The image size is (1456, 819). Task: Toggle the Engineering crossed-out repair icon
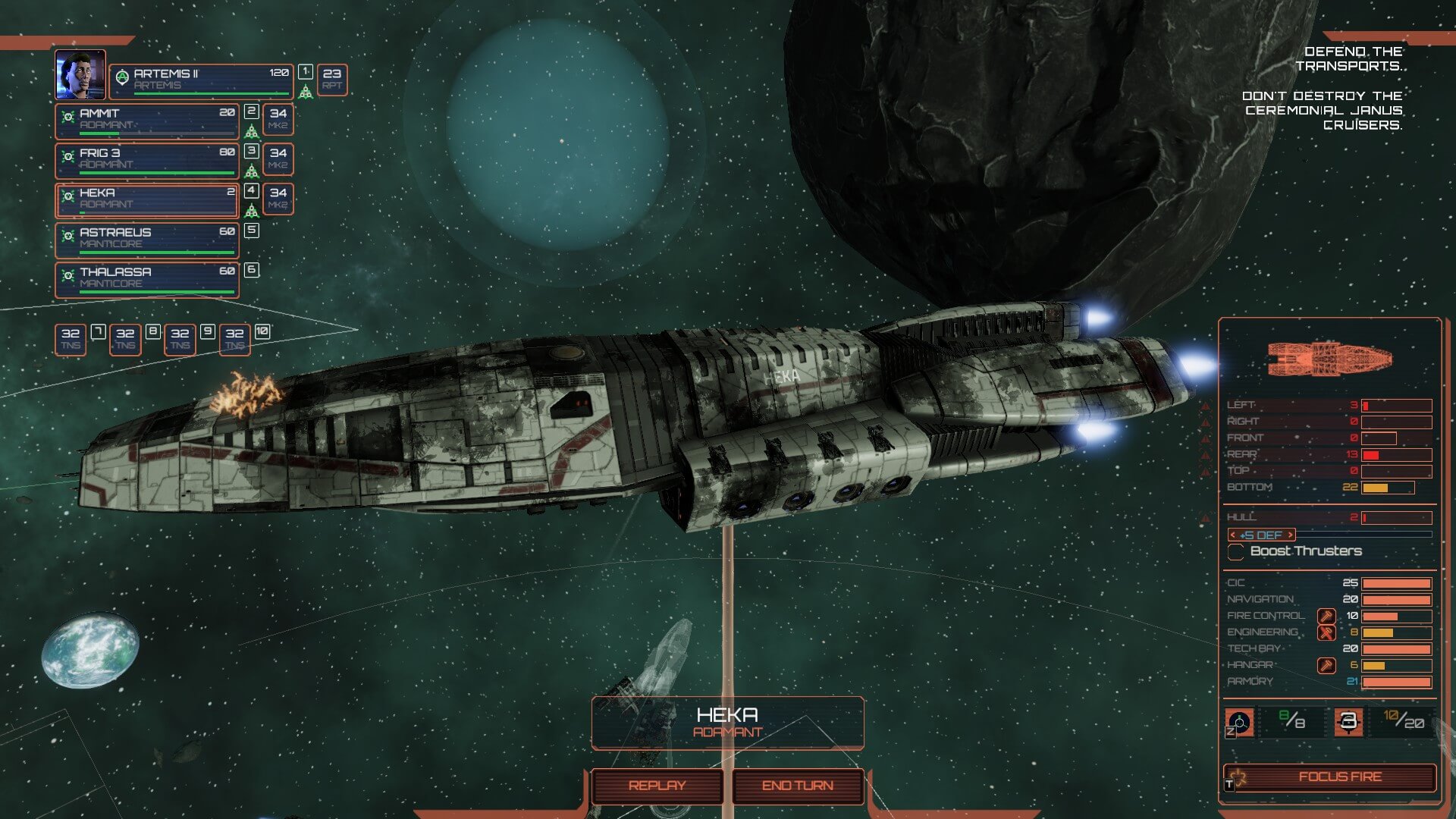1326,632
